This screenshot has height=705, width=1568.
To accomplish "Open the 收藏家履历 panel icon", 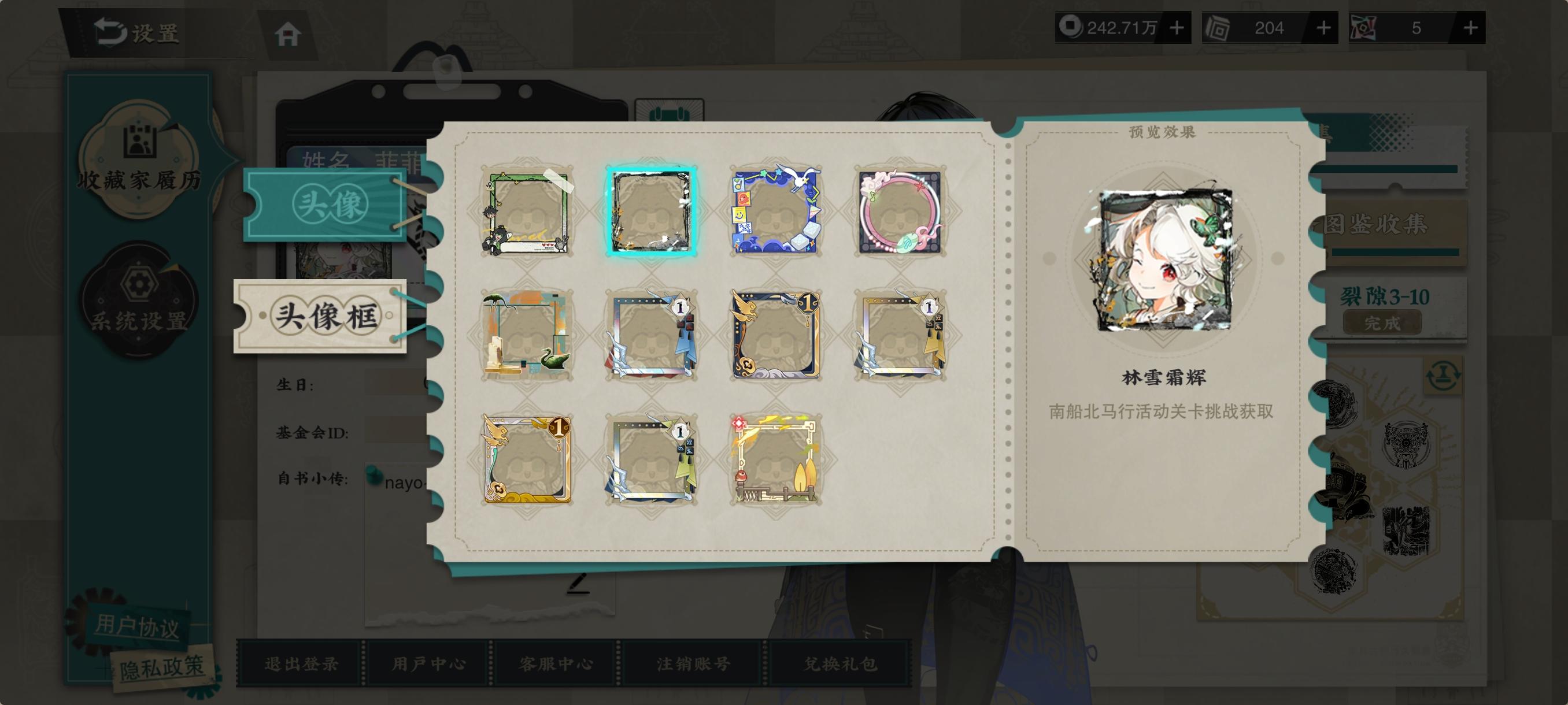I will [x=139, y=153].
